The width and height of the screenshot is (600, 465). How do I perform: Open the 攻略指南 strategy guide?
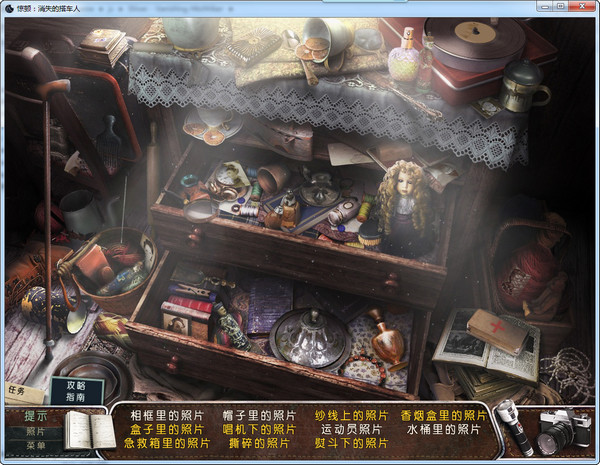coord(76,391)
